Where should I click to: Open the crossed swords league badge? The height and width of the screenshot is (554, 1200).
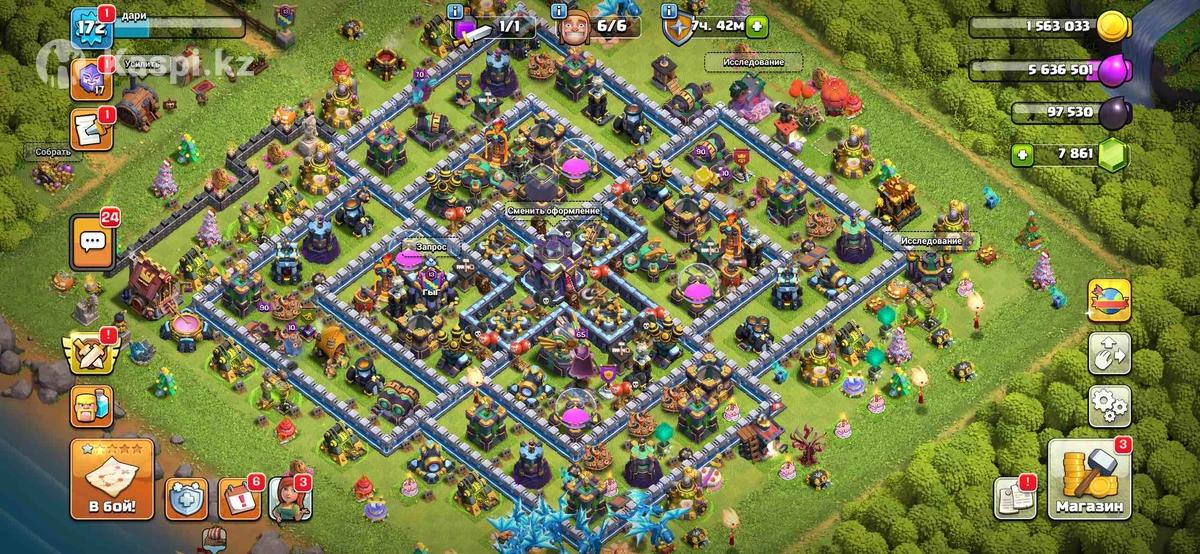(89, 354)
